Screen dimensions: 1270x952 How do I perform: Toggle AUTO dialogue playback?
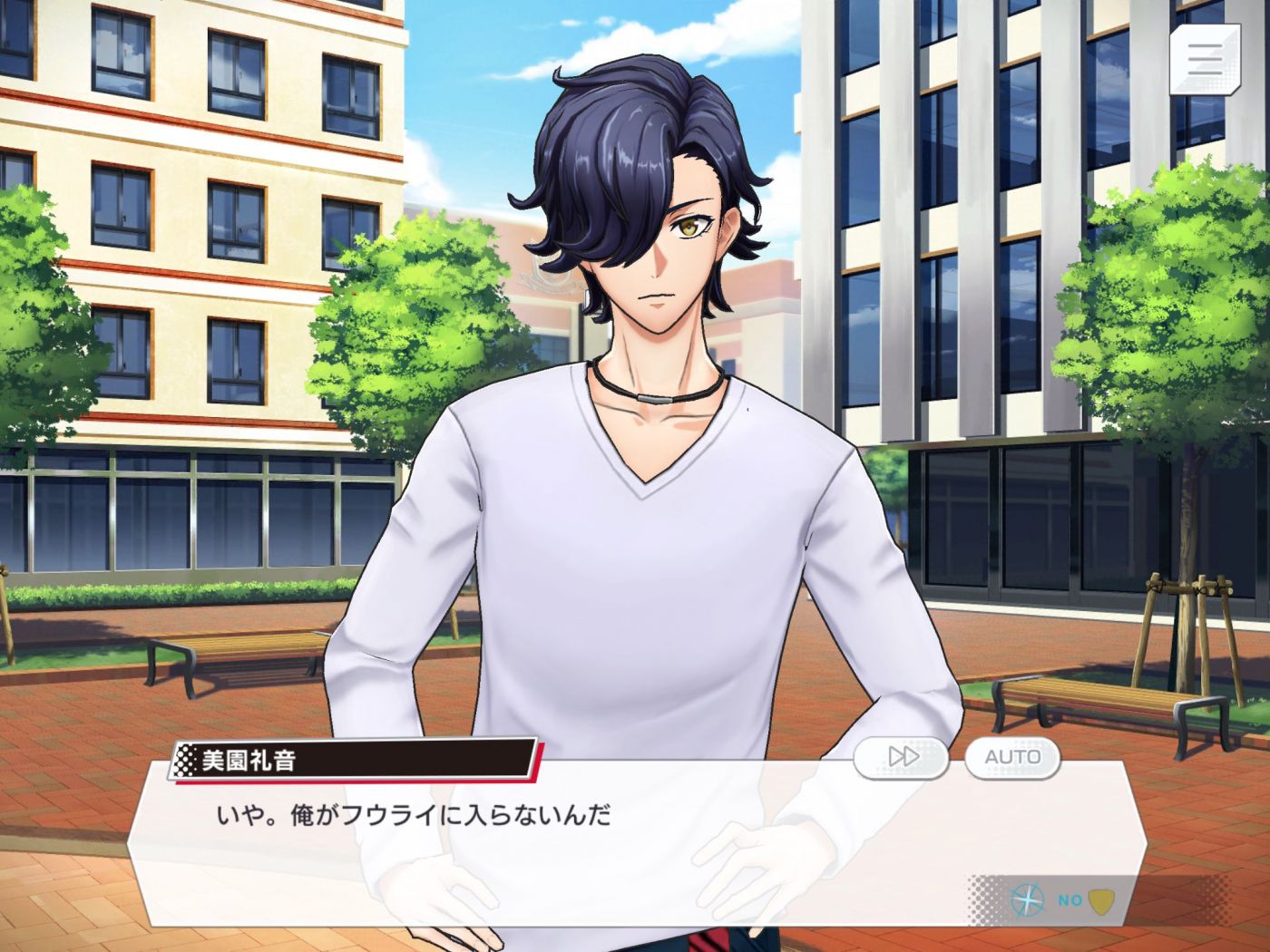click(x=1012, y=757)
